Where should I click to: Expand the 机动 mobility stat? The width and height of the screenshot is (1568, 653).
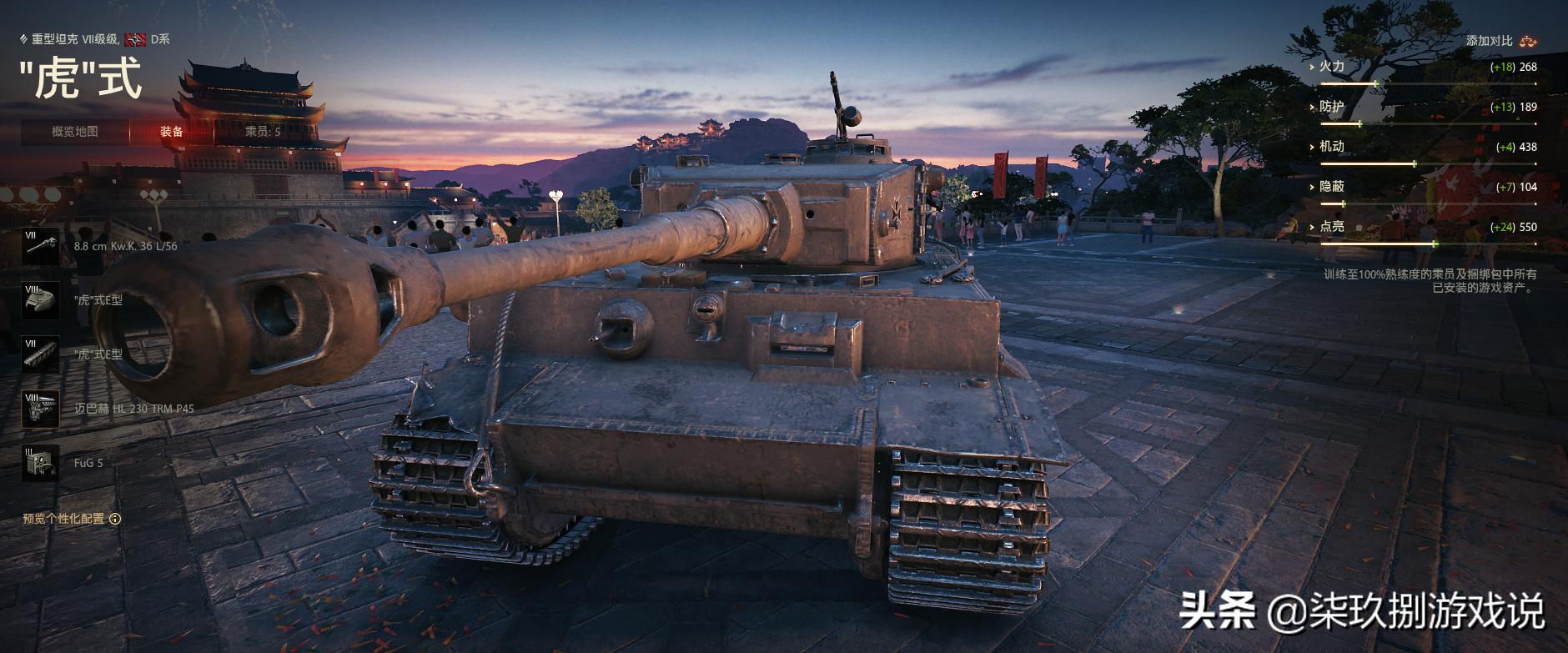1331,147
